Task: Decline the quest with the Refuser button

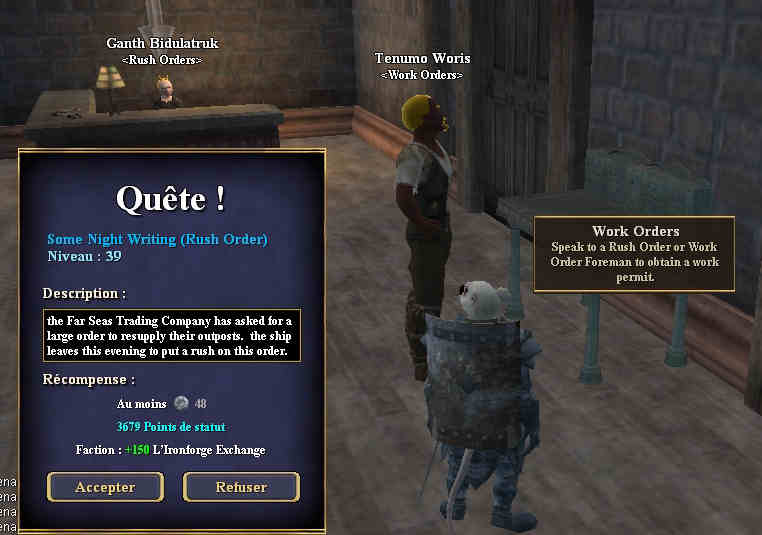Action: click(241, 487)
